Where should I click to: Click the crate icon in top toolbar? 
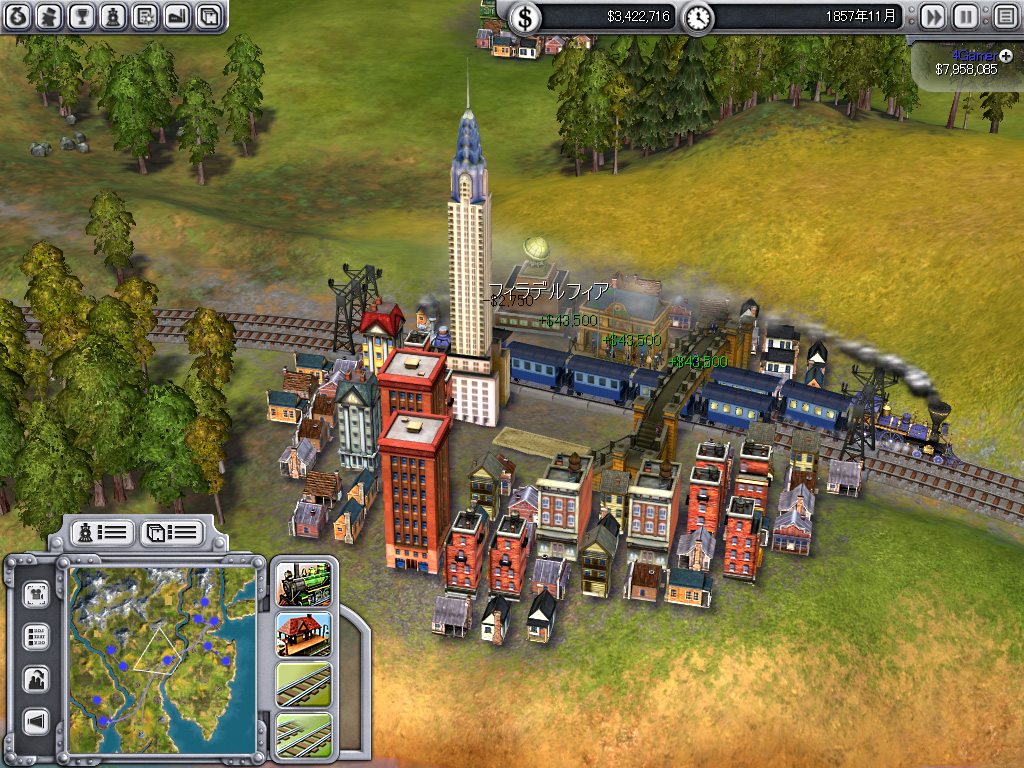(x=208, y=16)
